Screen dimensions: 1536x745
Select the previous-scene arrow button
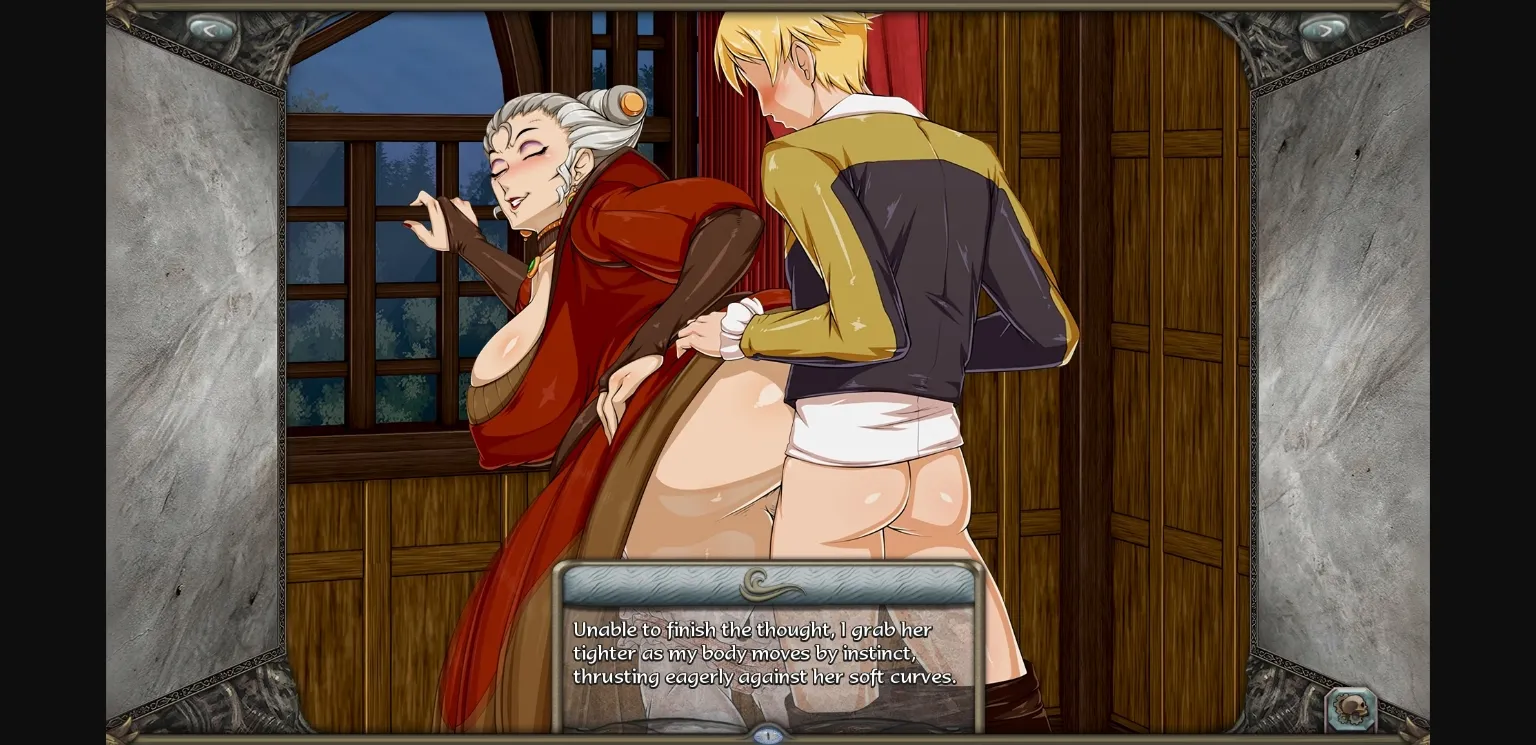[213, 27]
